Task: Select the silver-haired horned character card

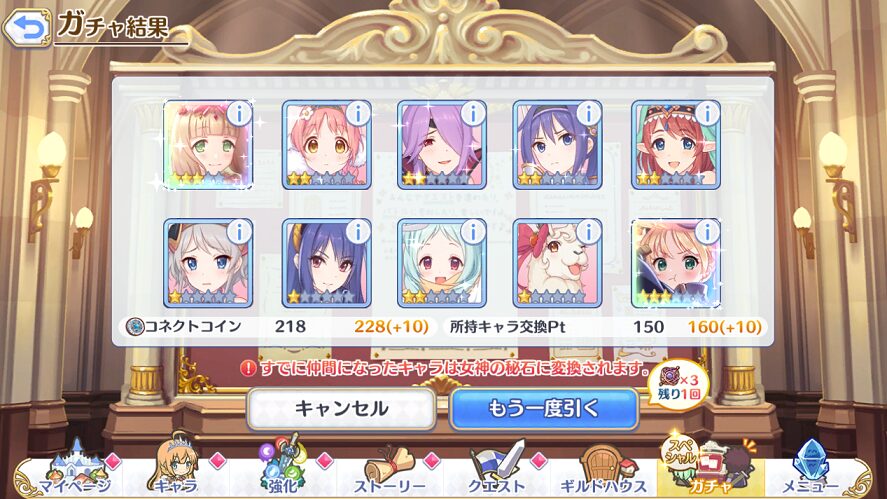Action: click(x=207, y=263)
